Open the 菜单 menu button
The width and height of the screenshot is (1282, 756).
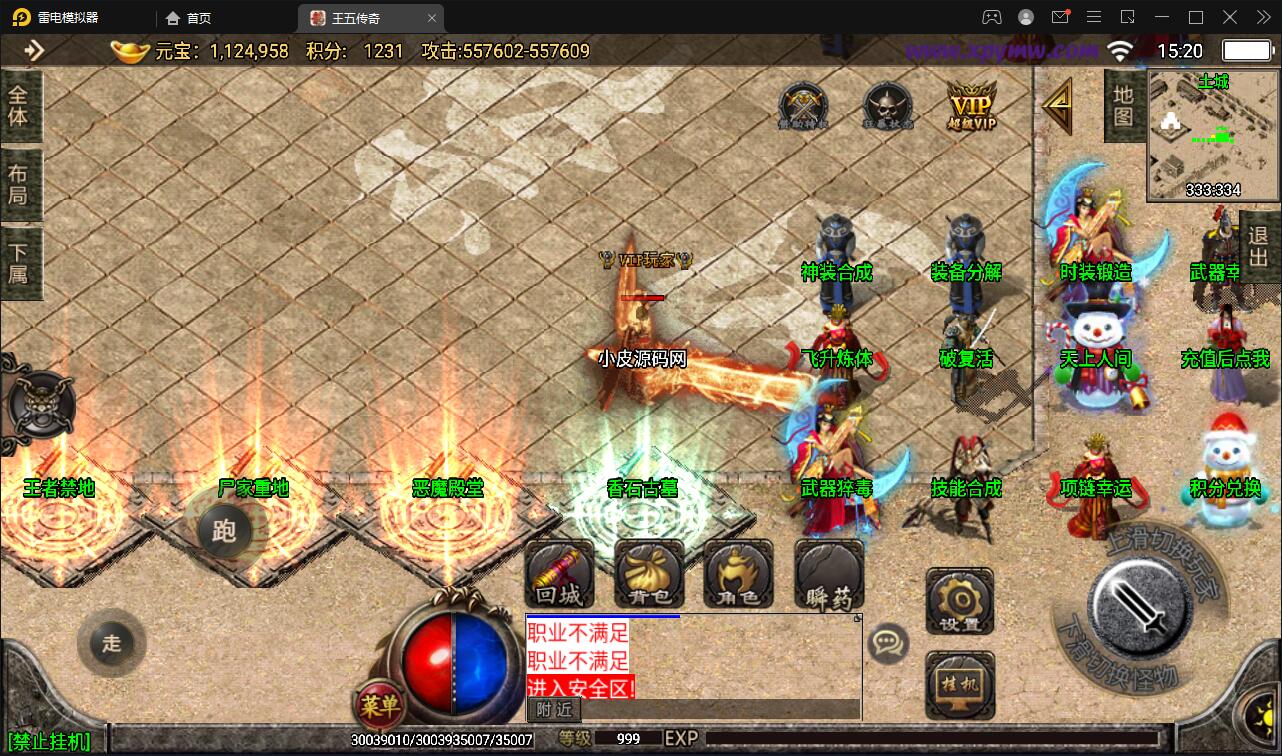(x=380, y=706)
